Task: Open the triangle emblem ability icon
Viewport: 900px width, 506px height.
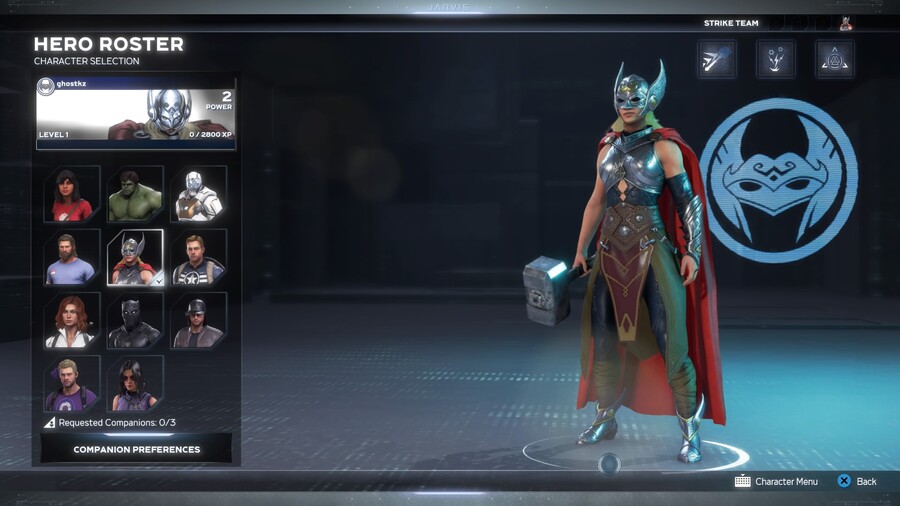Action: (x=835, y=60)
